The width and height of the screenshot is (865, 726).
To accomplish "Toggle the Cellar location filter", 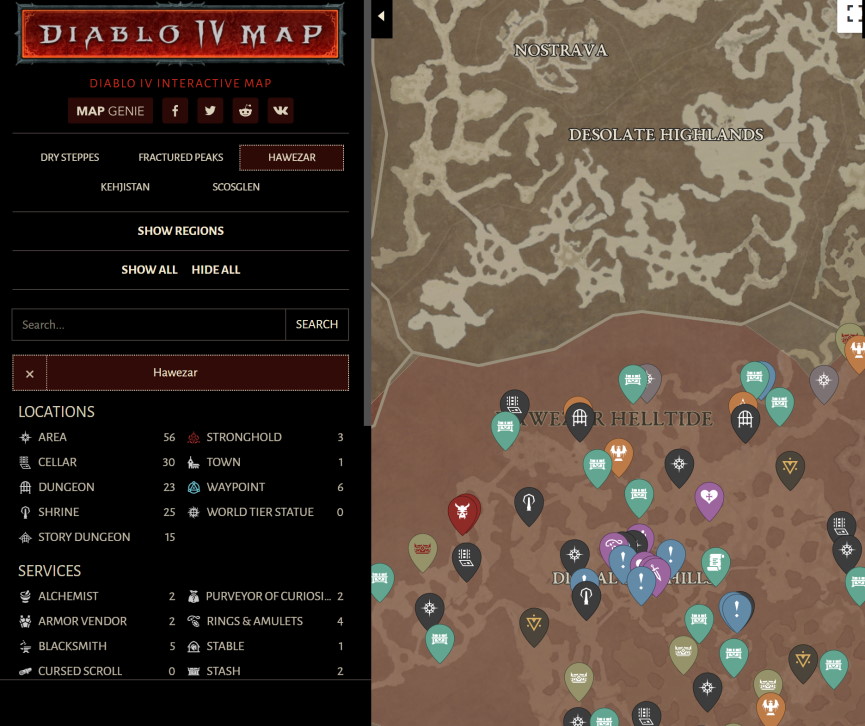I will pyautogui.click(x=58, y=462).
